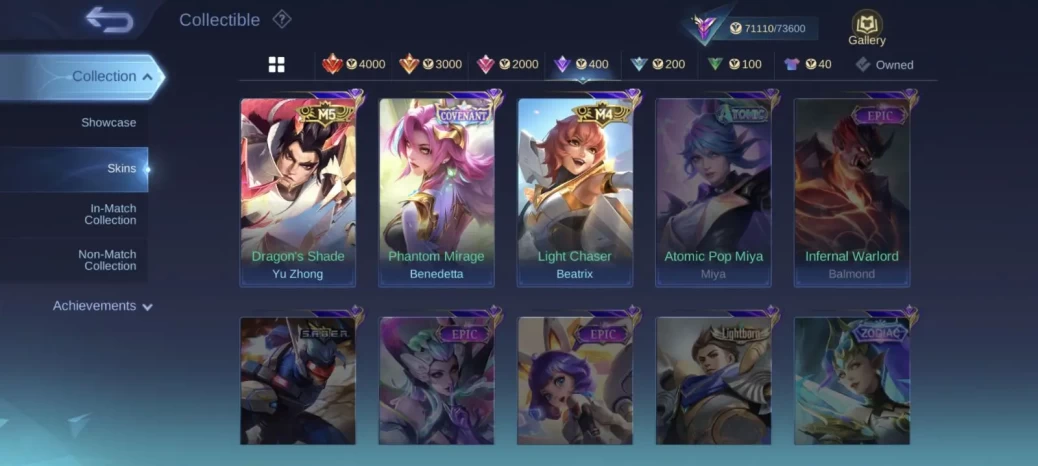Select the Dragon's Shade Yu Zhong skin

(298, 190)
